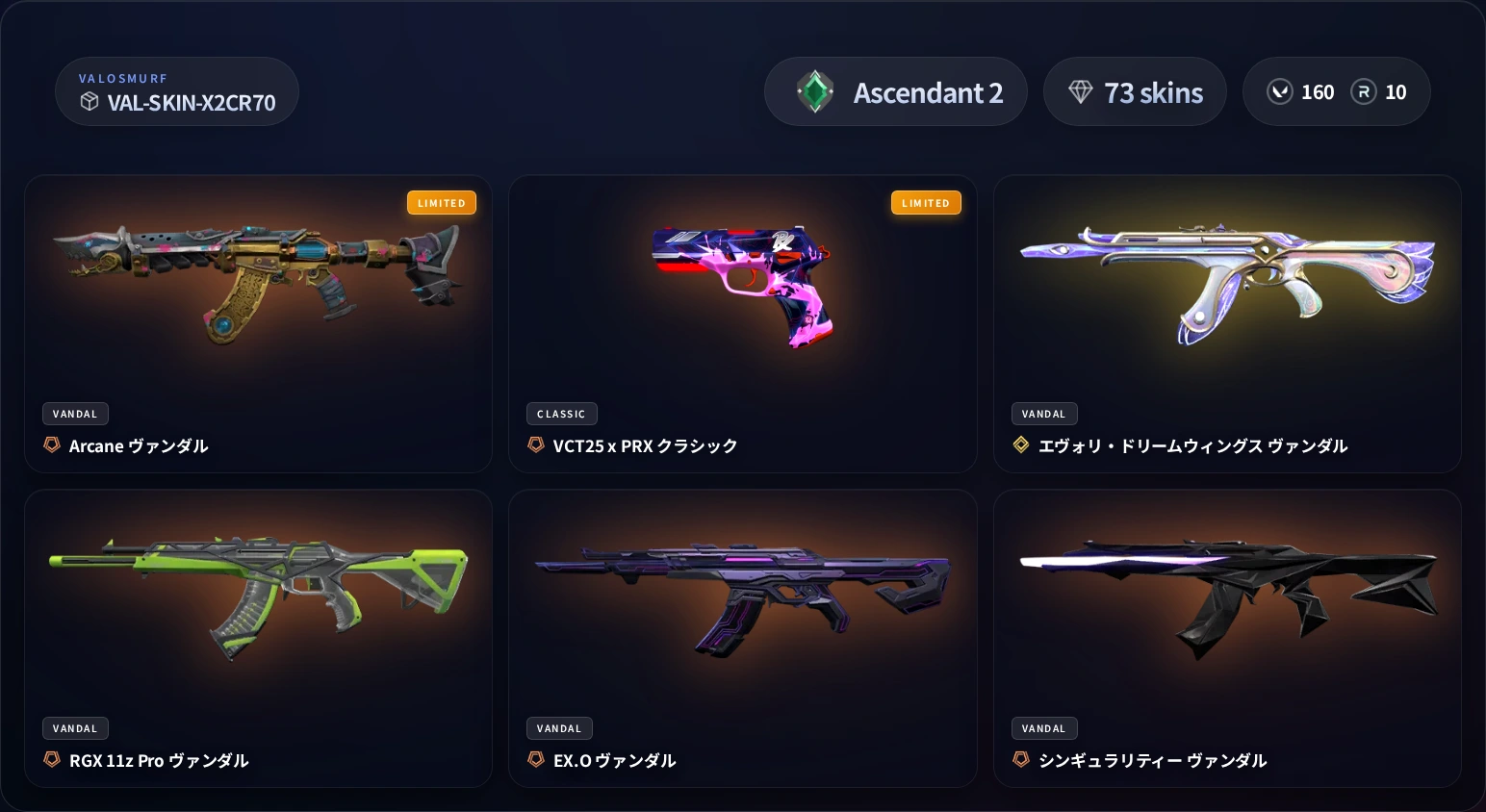
Task: Open the EX.O Vandal skin thumbnail
Action: pos(743,592)
